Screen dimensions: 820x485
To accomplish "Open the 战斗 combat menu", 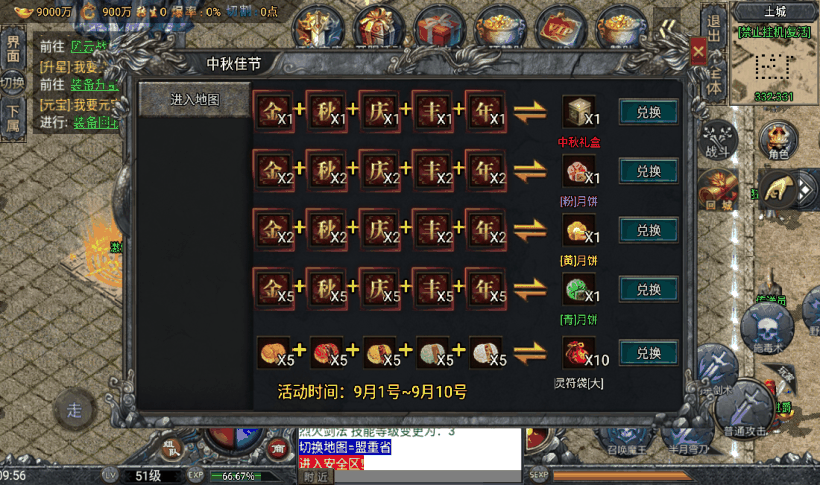I will (717, 140).
